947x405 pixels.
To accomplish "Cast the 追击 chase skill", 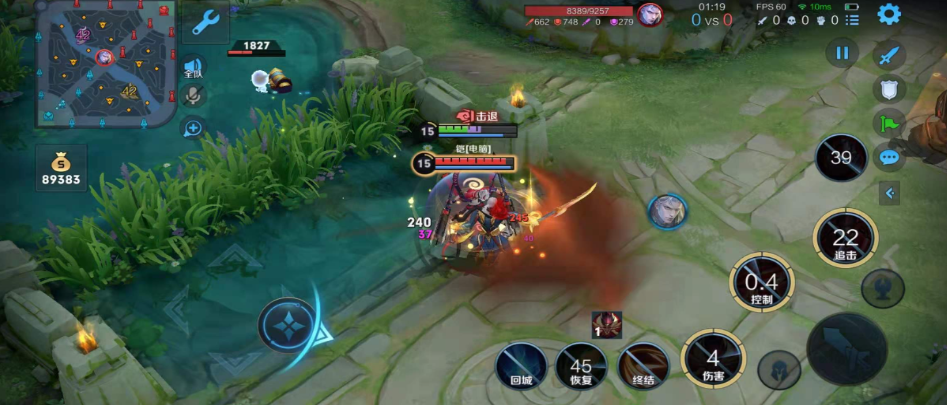I will [x=845, y=240].
